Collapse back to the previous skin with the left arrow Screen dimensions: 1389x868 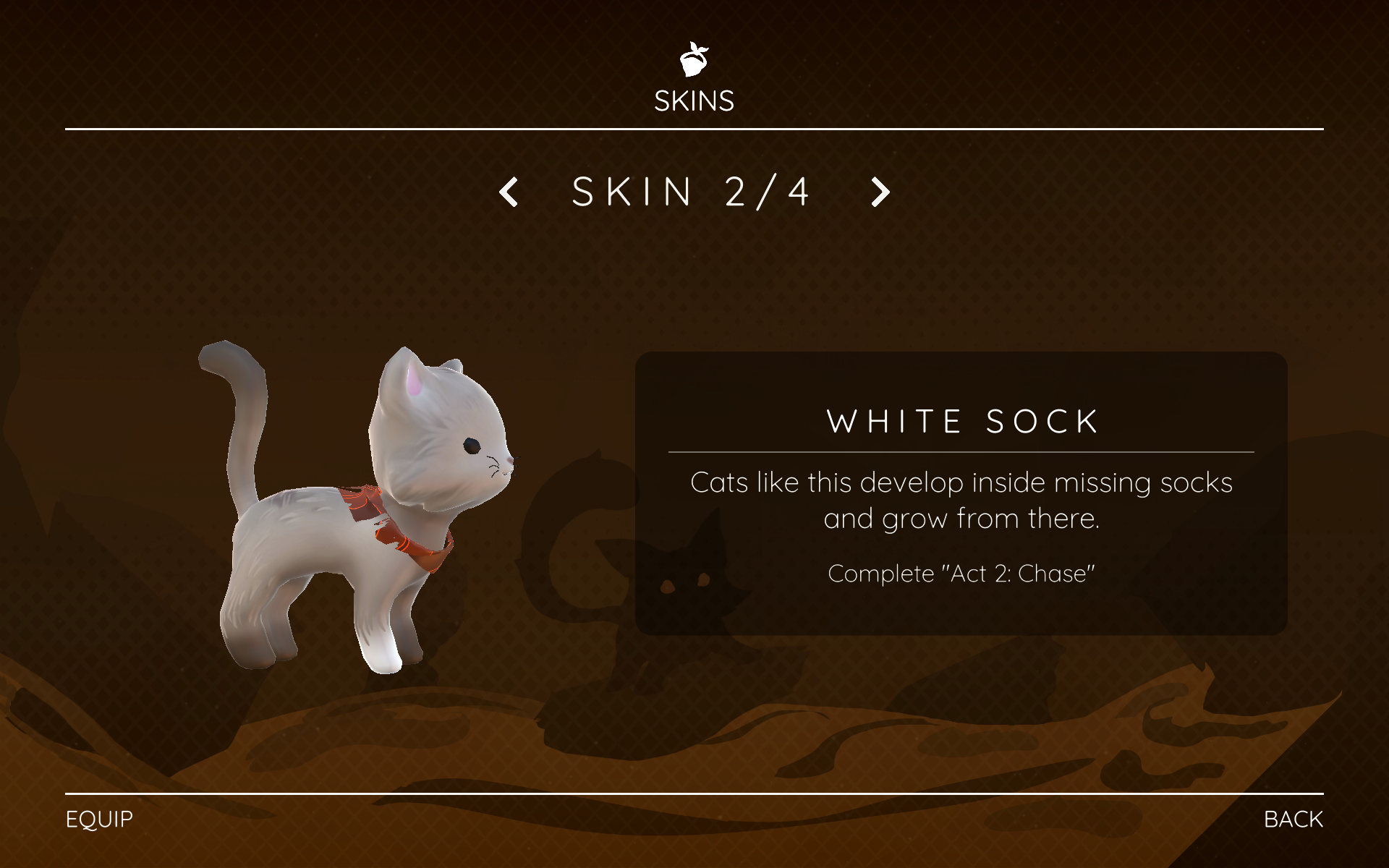(x=509, y=191)
